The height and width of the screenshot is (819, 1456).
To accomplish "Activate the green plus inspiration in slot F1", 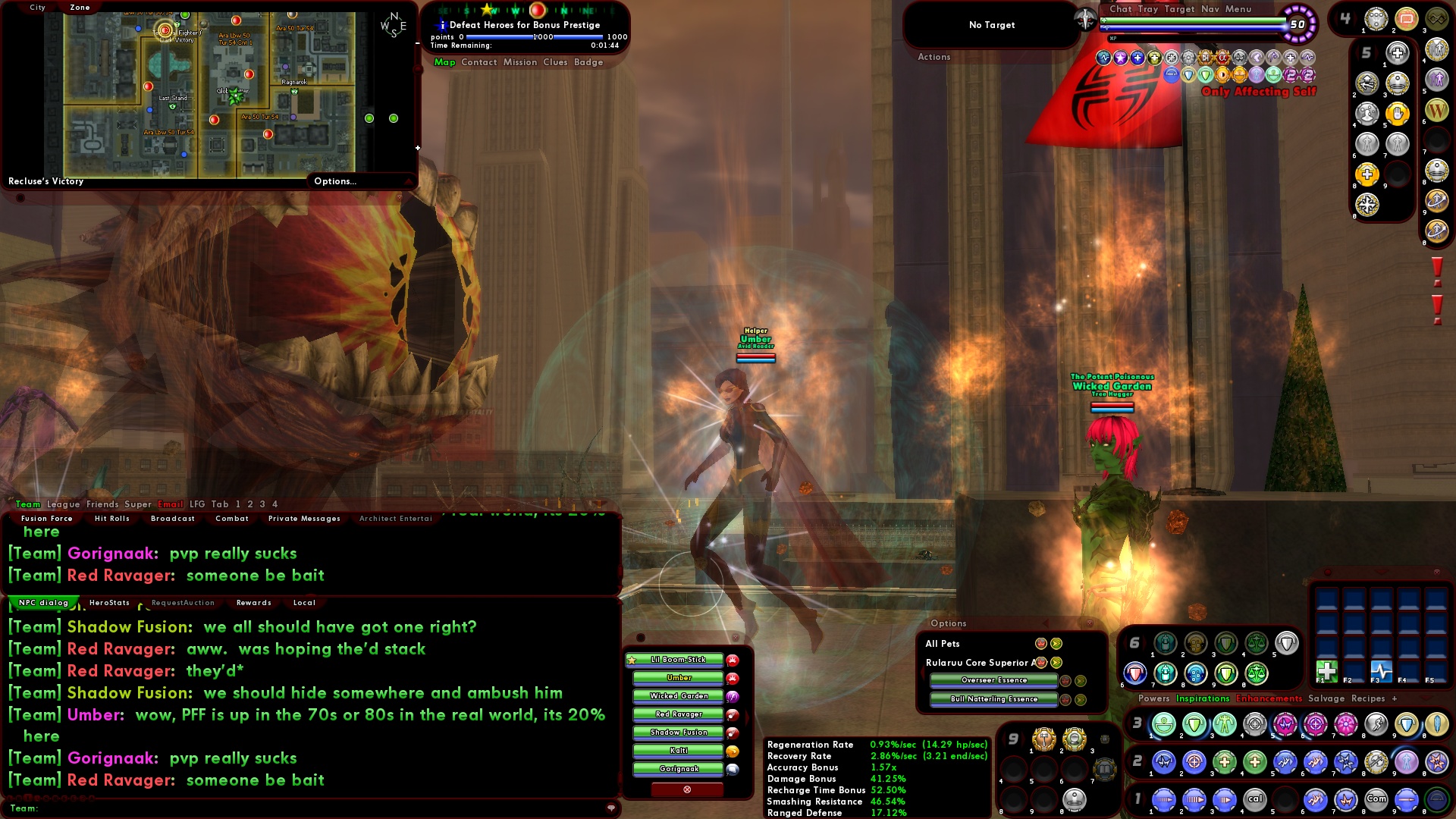I will [1327, 672].
